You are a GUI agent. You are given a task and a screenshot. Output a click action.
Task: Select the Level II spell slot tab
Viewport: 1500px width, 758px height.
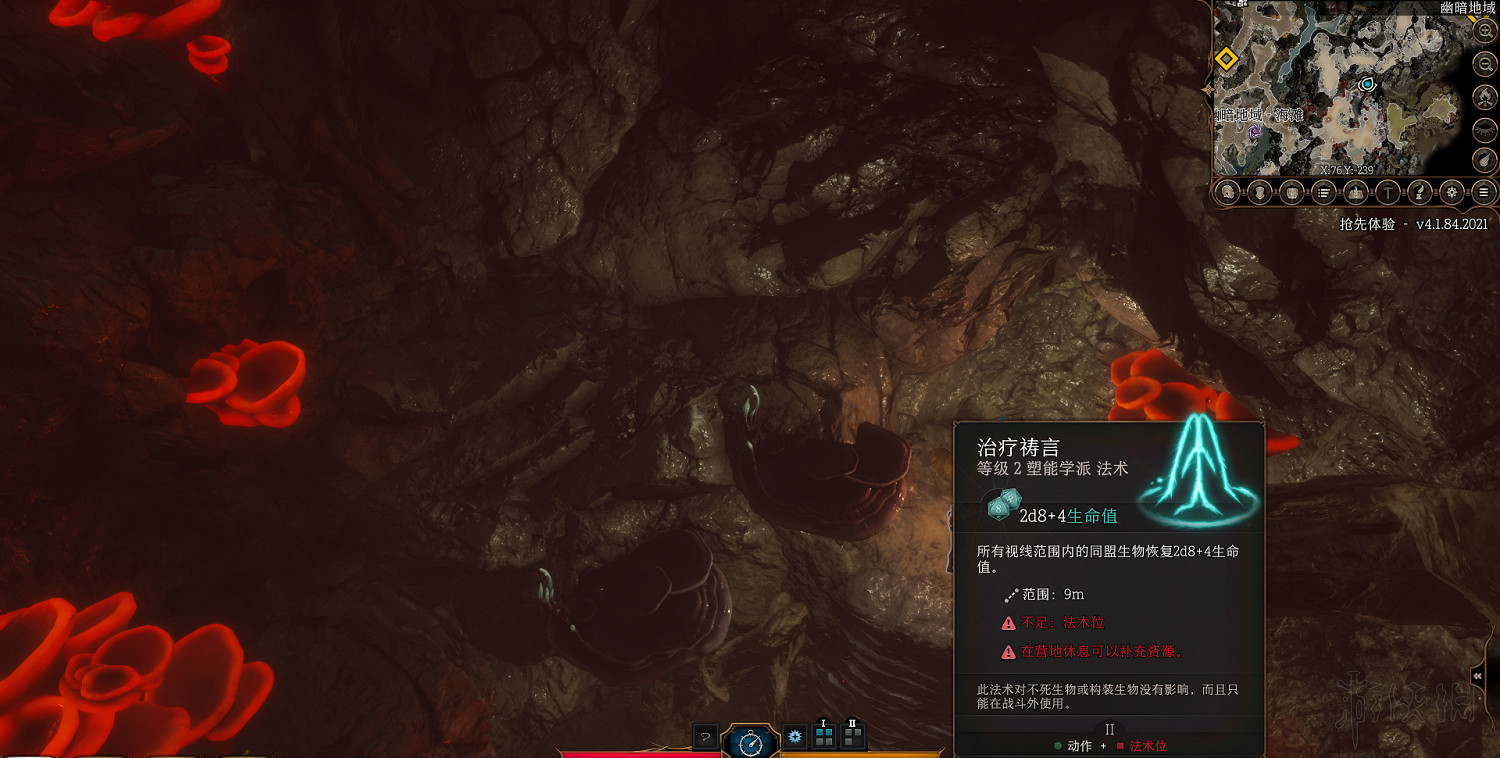point(852,737)
